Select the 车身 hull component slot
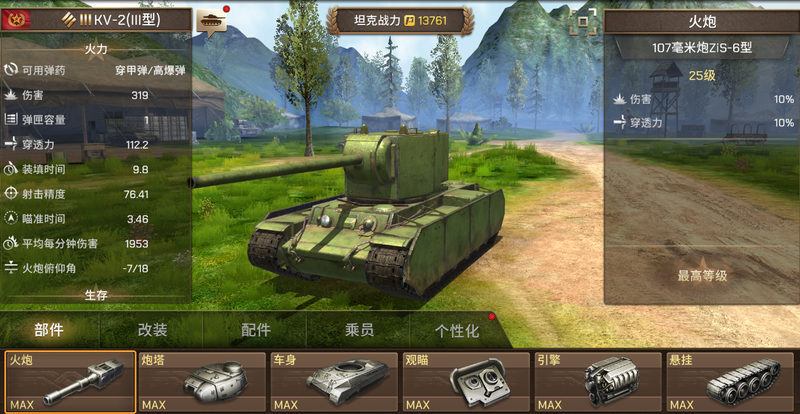 333,381
